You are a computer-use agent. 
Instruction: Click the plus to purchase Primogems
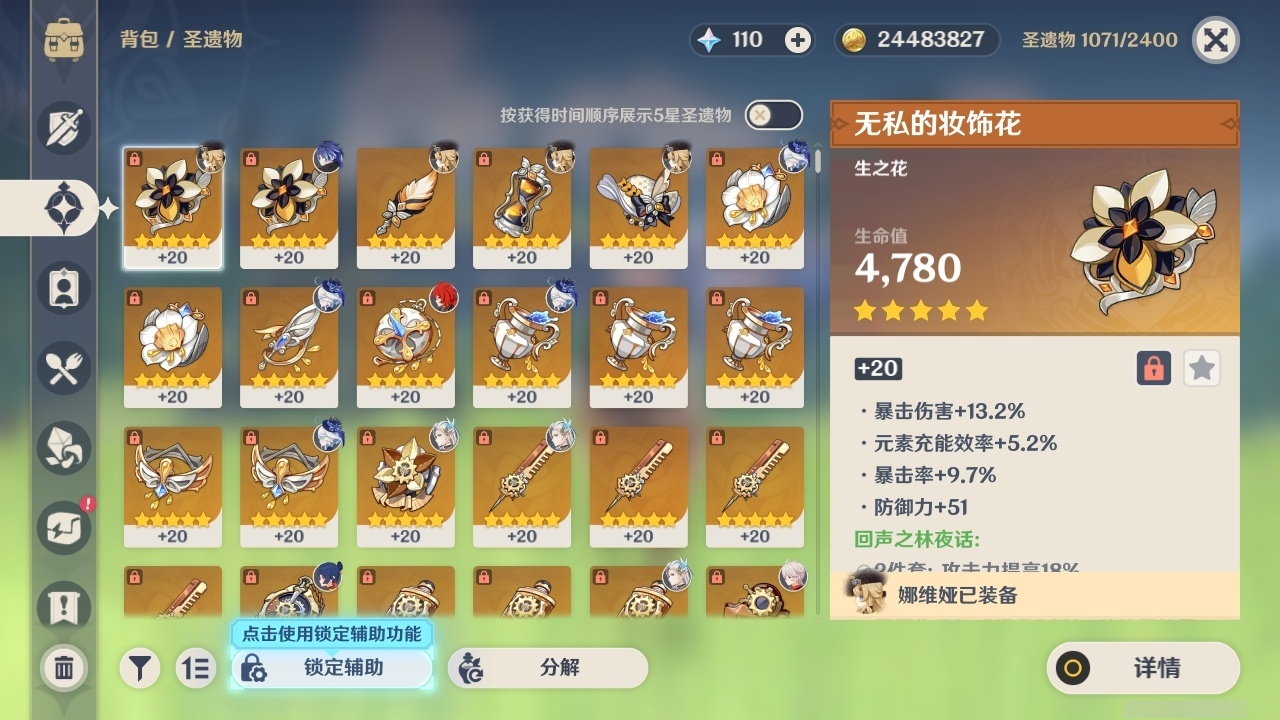pyautogui.click(x=795, y=40)
